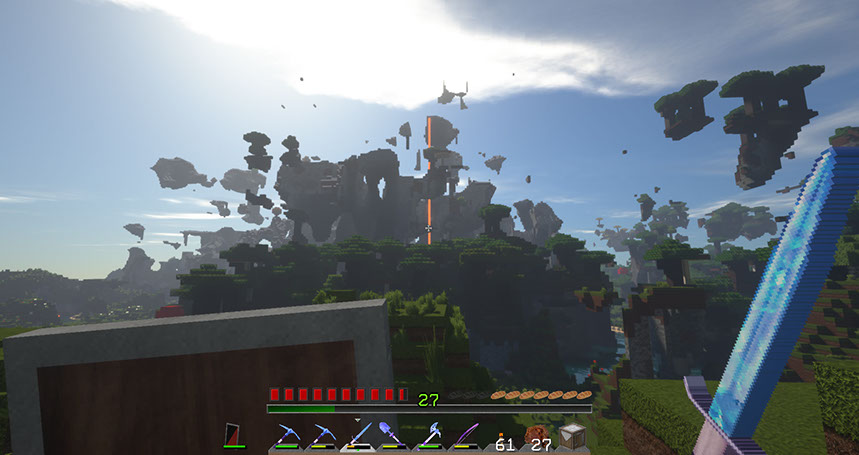
Task: Equip the purple bow from the hotbar
Action: pyautogui.click(x=466, y=435)
